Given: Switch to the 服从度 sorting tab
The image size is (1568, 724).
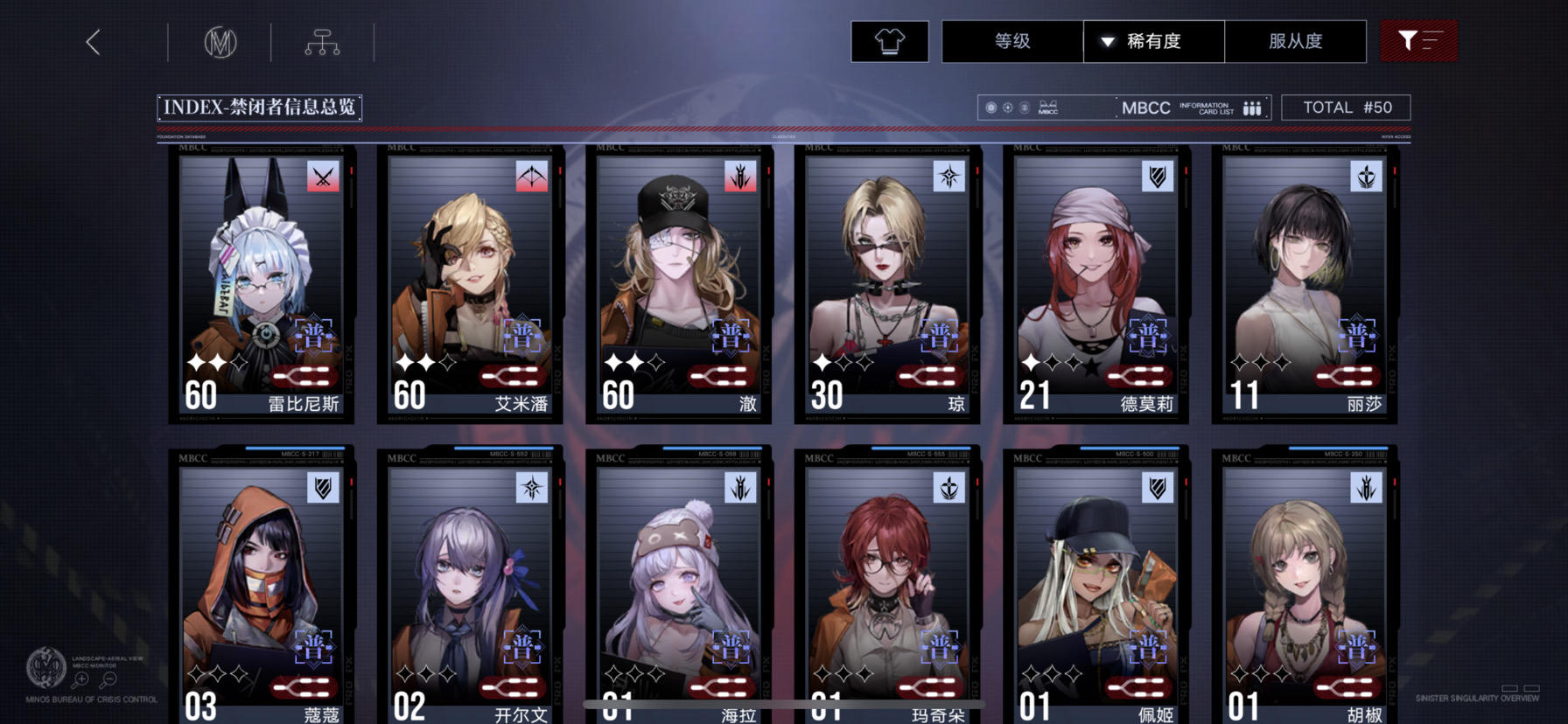Looking at the screenshot, I should [1296, 40].
